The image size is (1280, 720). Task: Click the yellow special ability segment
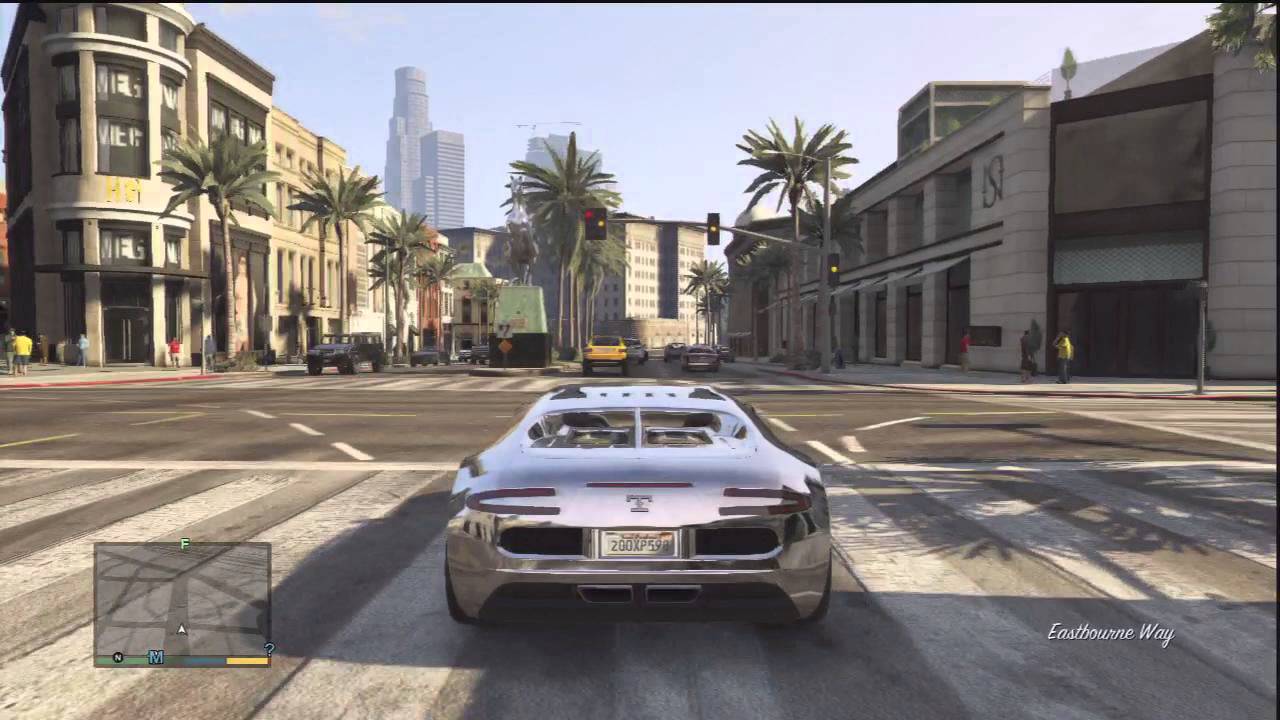click(x=247, y=661)
